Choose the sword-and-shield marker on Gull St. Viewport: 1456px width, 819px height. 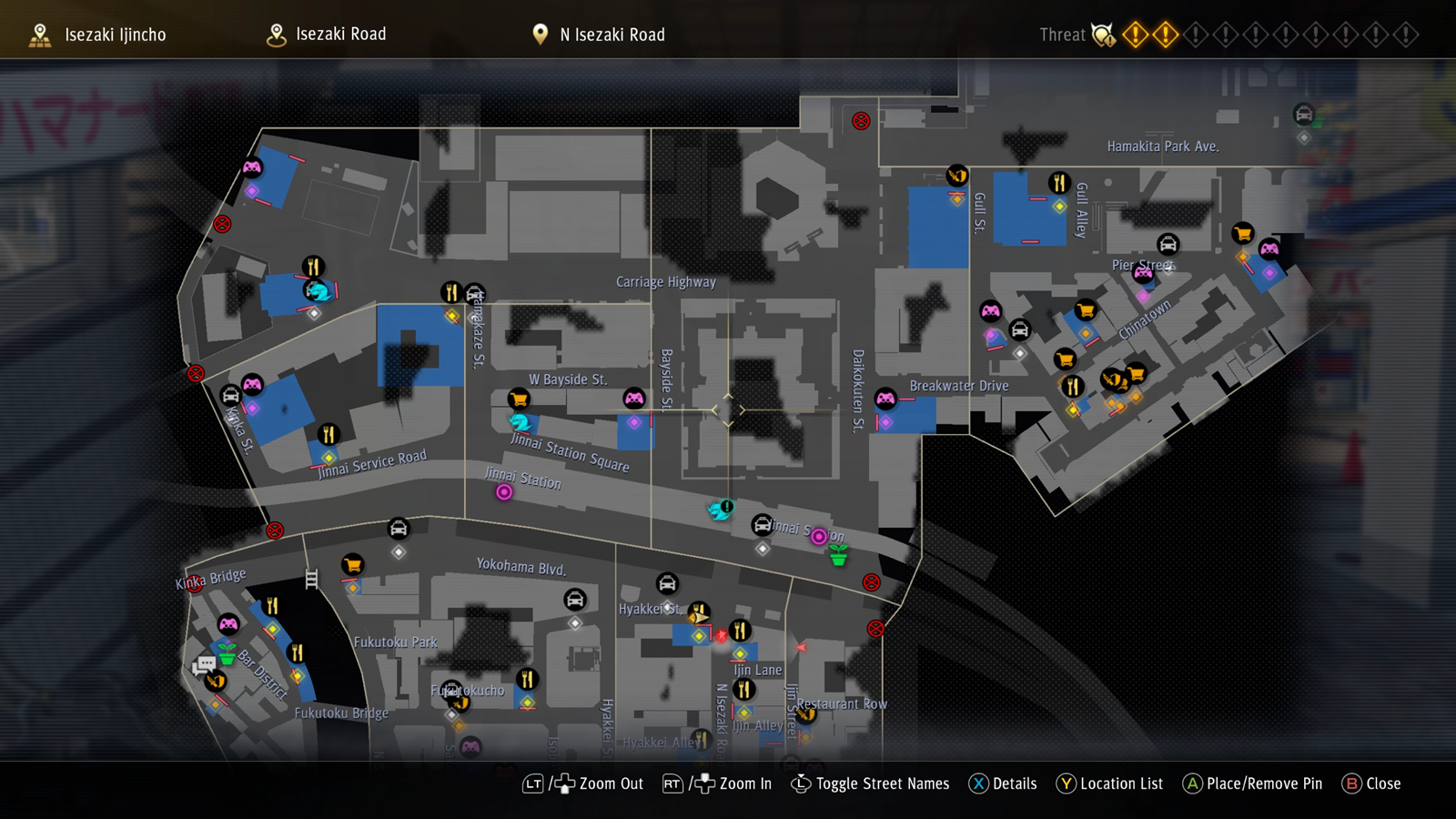coord(956,175)
